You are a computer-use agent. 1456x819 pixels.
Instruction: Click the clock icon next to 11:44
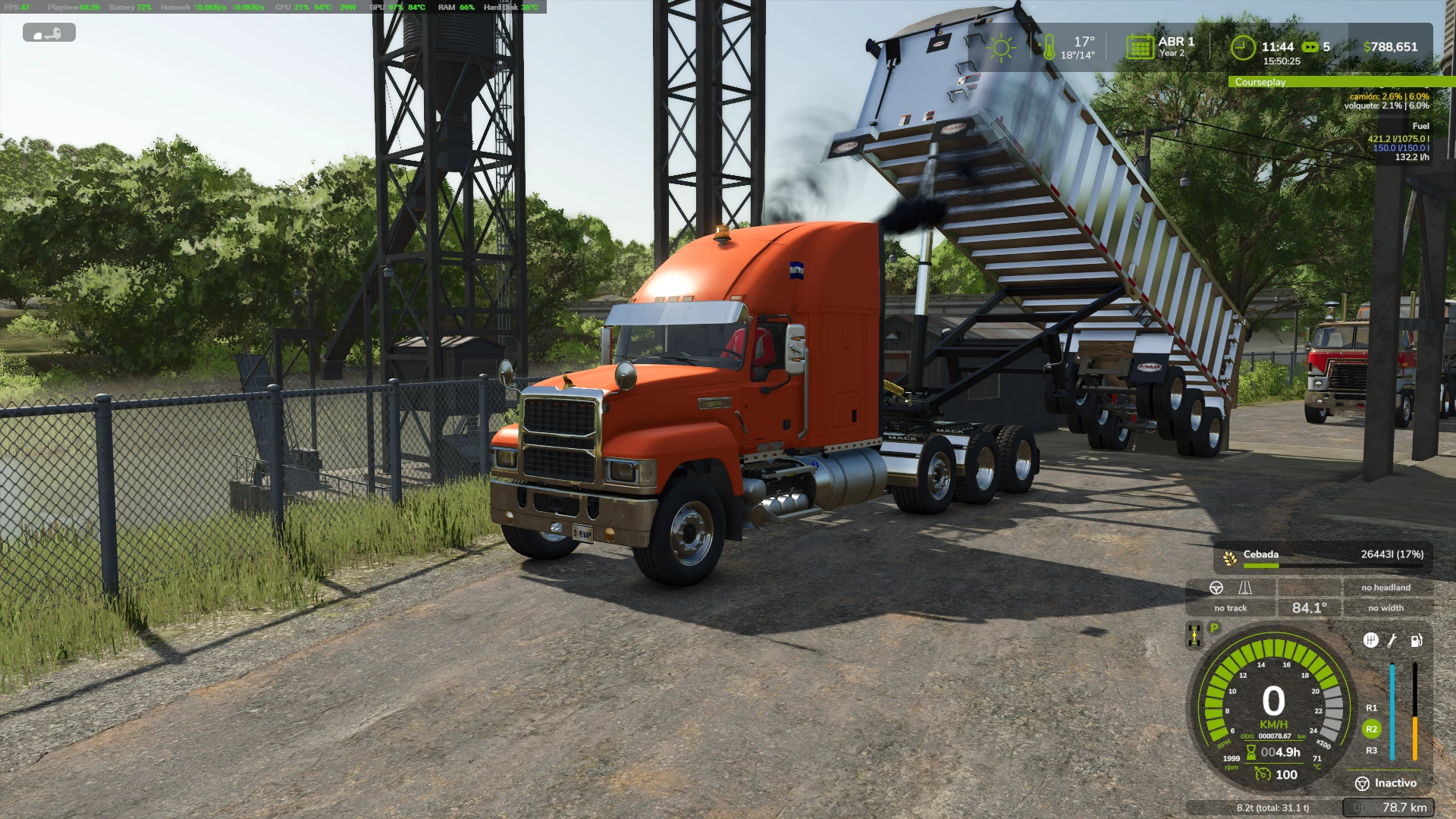pos(1243,47)
